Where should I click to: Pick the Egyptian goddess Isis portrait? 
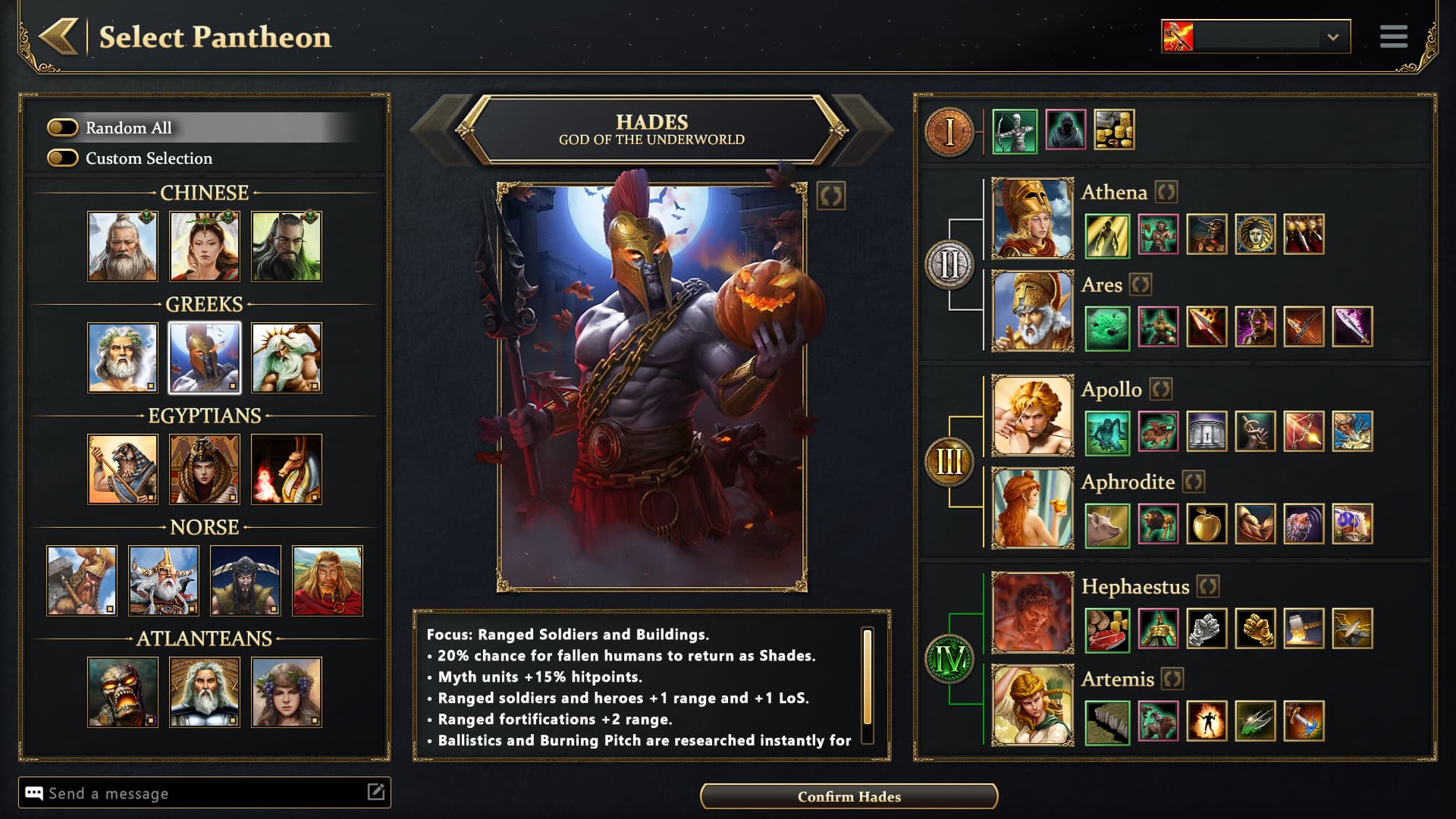click(x=205, y=469)
